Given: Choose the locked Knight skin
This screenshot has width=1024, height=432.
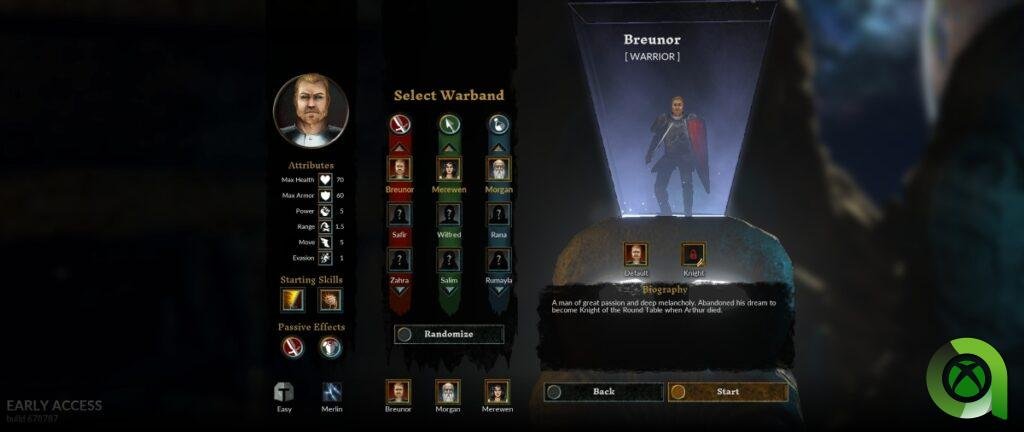Looking at the screenshot, I should (x=693, y=255).
